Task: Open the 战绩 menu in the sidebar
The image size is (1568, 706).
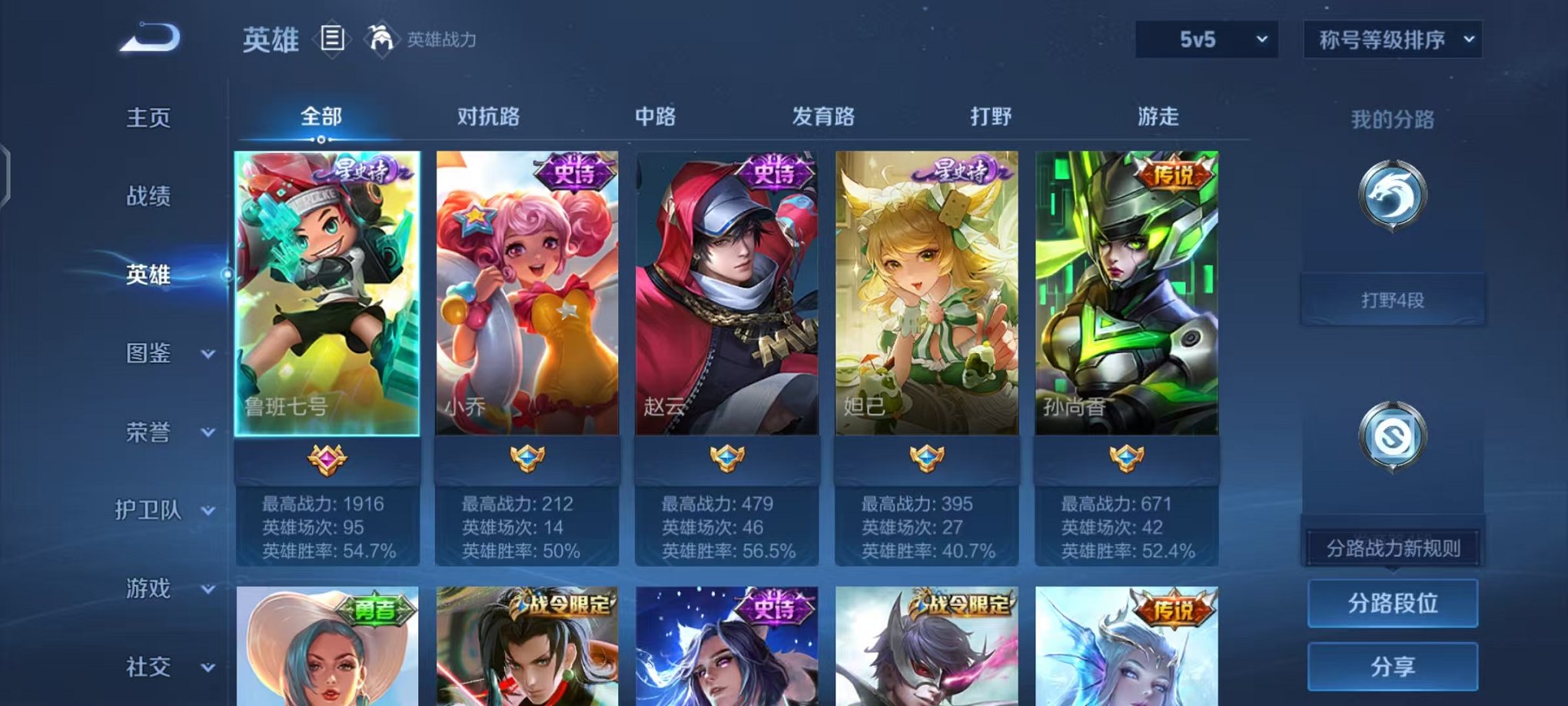Action: pyautogui.click(x=151, y=196)
